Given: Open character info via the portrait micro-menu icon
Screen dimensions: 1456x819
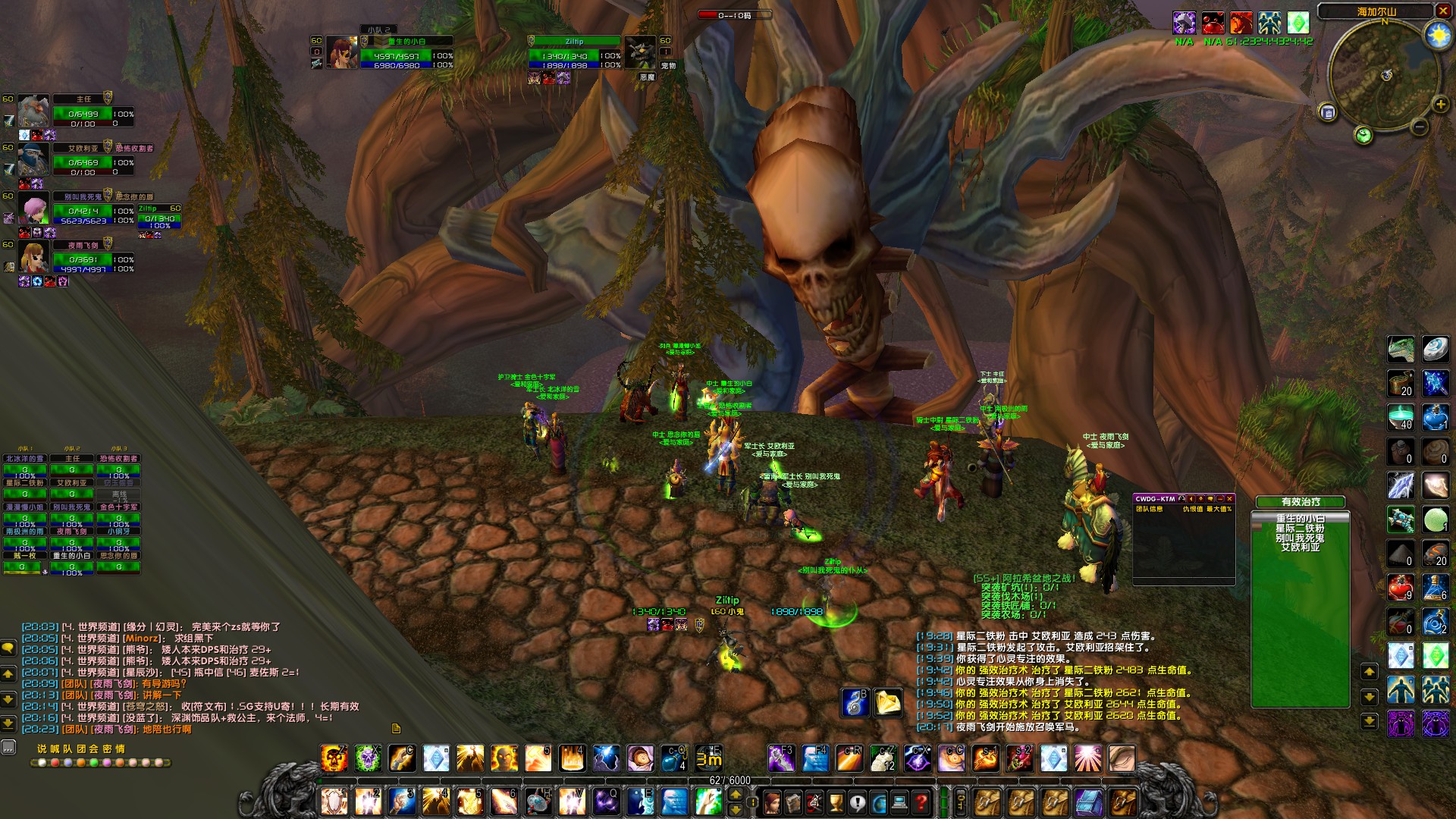Looking at the screenshot, I should click(772, 802).
